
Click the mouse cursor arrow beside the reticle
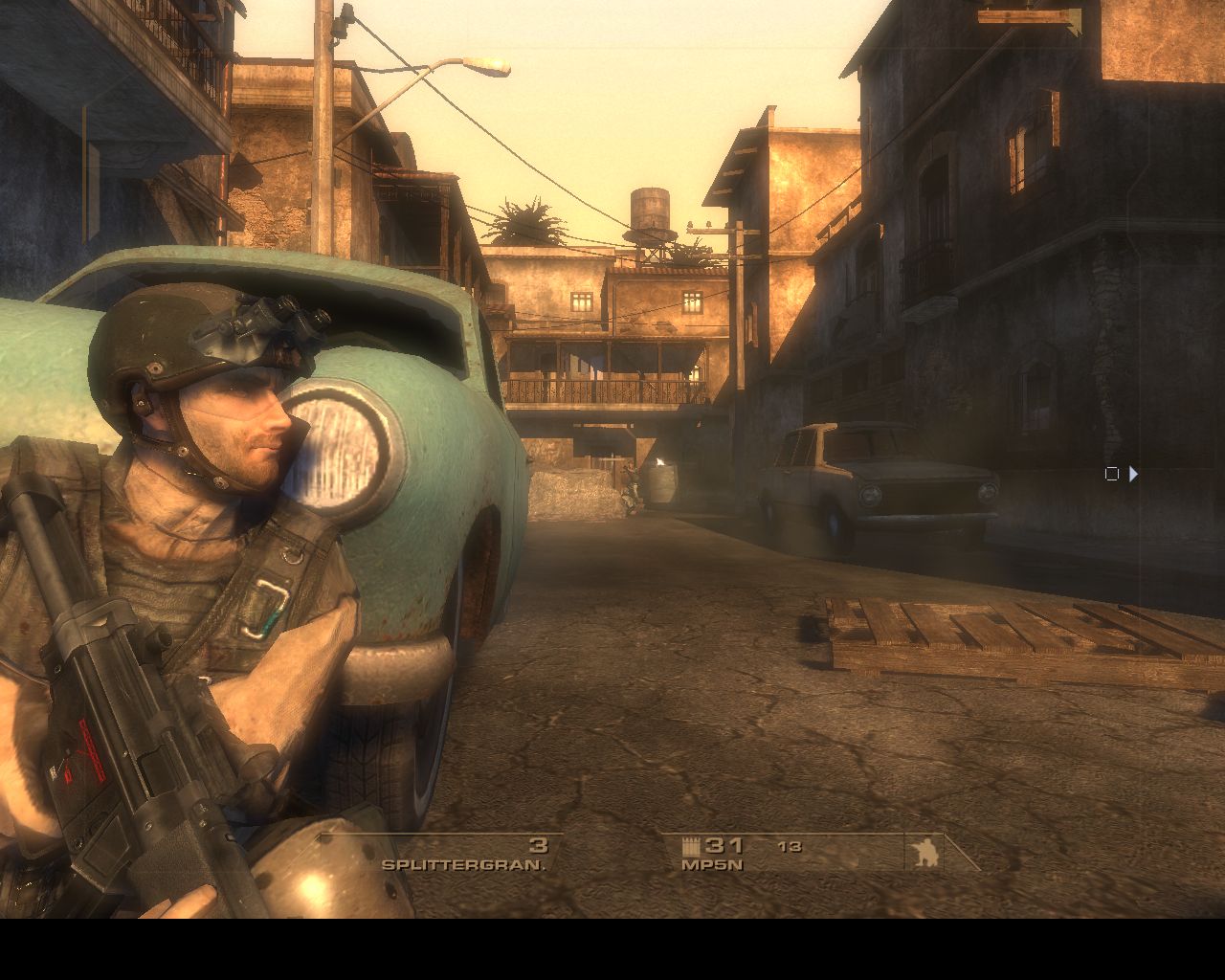pyautogui.click(x=1133, y=474)
